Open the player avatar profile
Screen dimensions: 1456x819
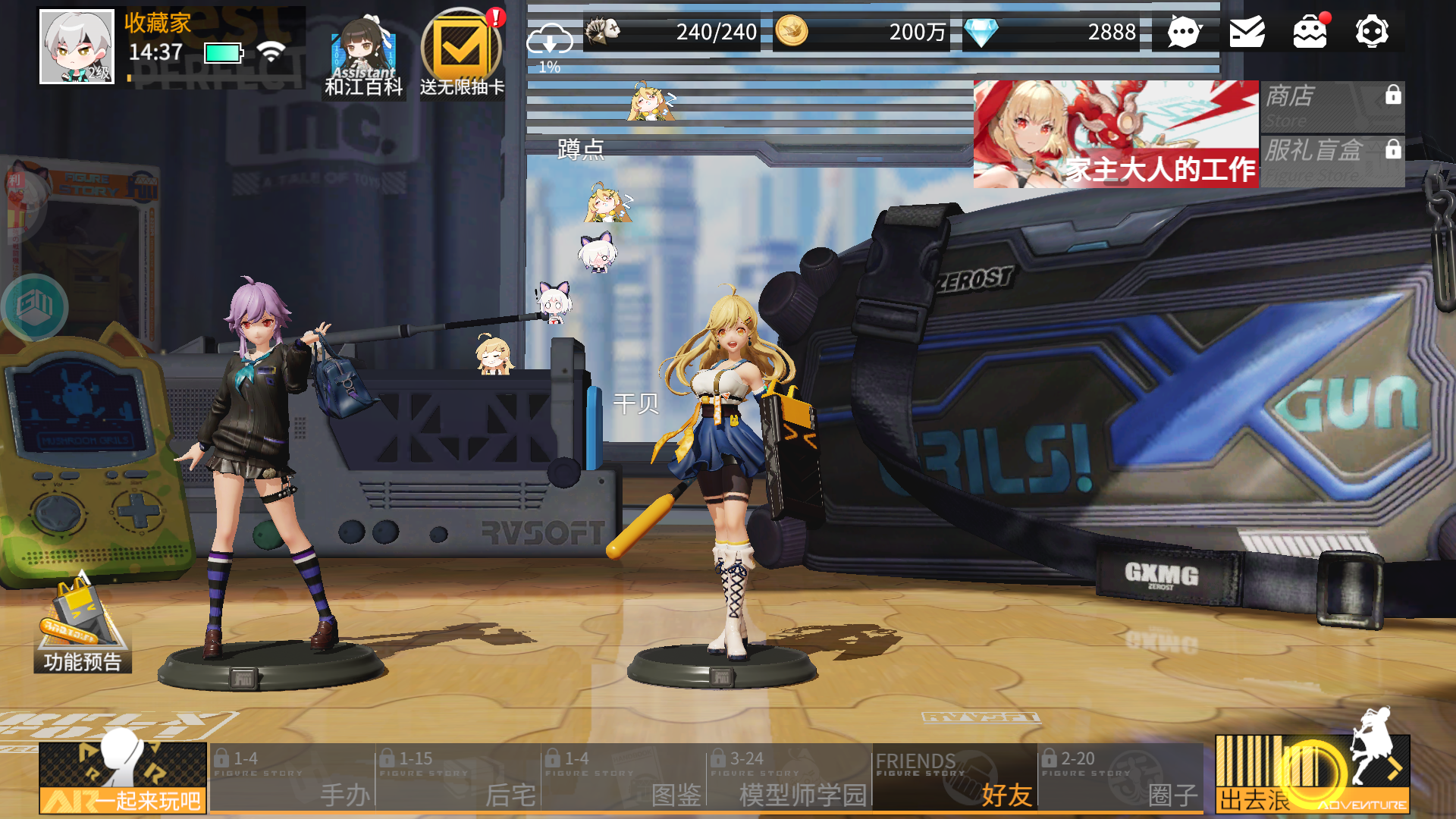(77, 46)
